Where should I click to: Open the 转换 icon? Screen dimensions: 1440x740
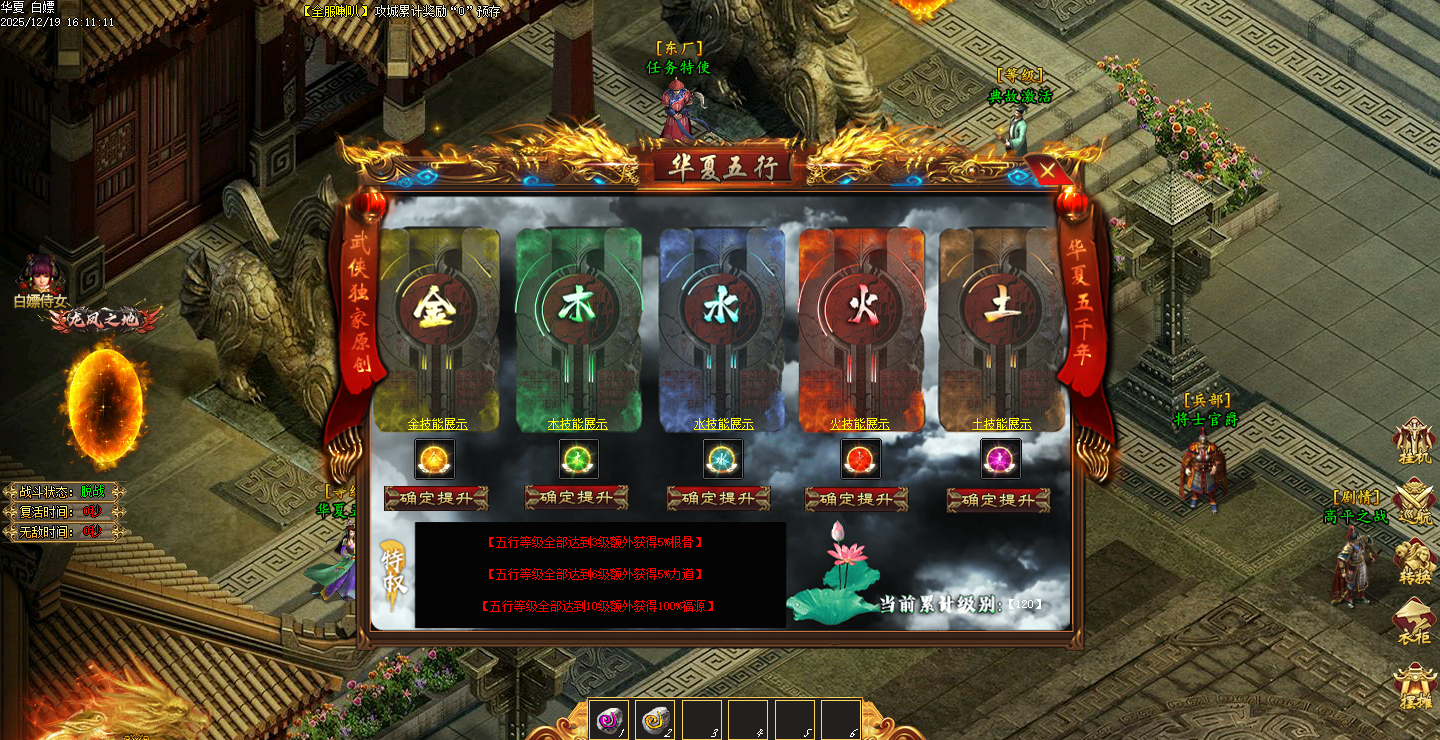coord(1415,560)
